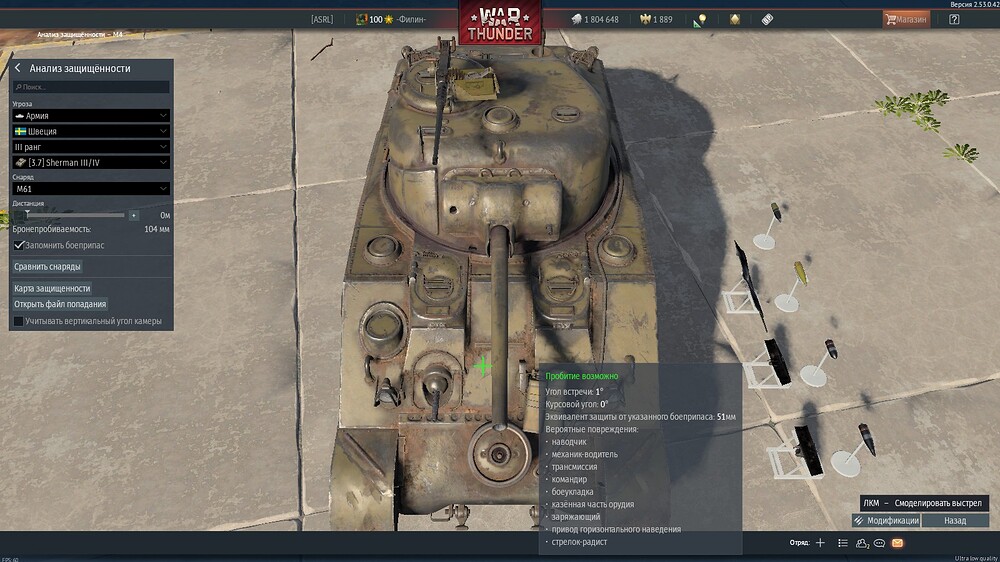Open the Армия threat type dropdown
This screenshot has height=562, width=1000.
point(90,116)
